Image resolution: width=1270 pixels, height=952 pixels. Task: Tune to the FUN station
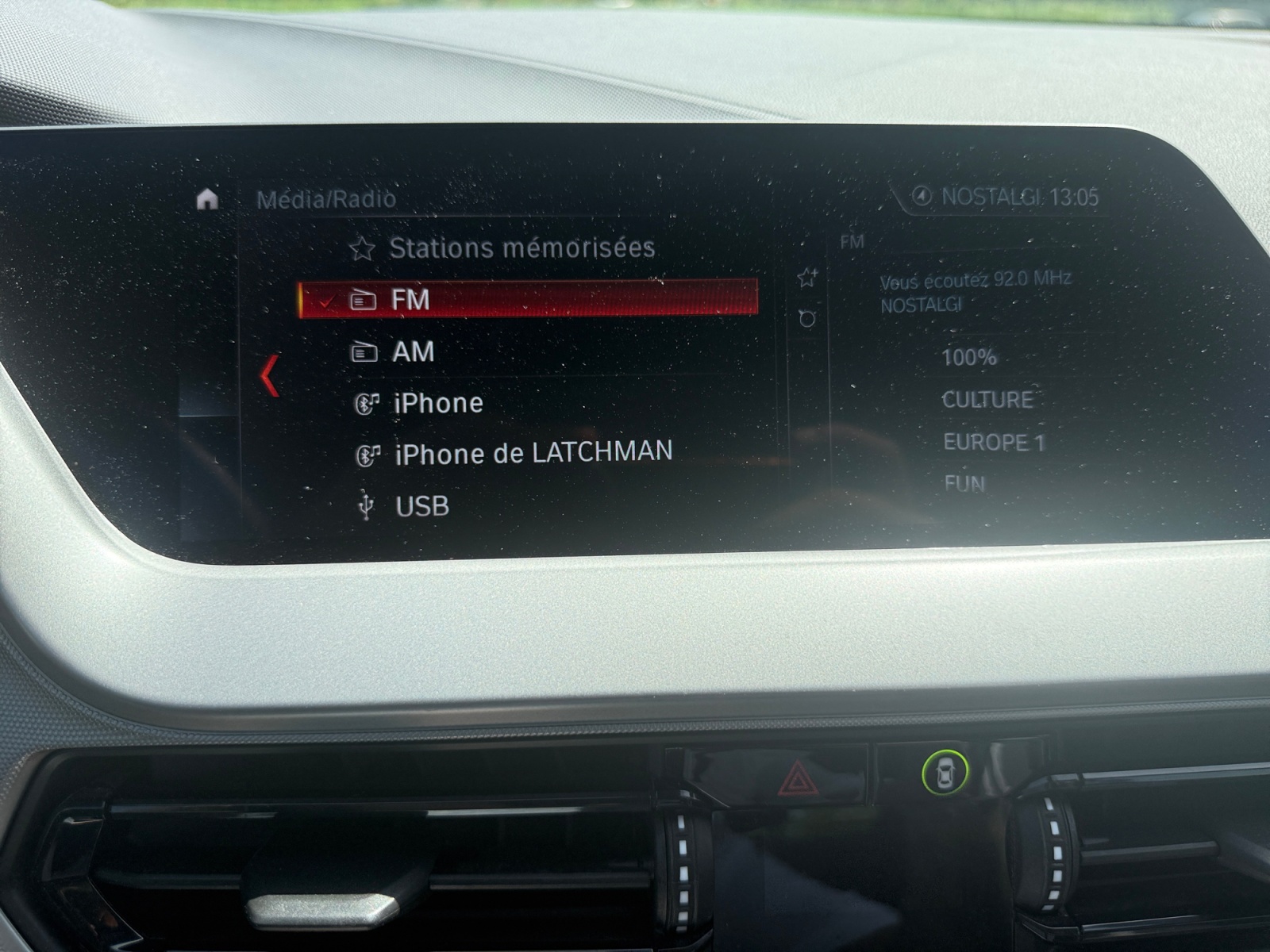pos(964,483)
